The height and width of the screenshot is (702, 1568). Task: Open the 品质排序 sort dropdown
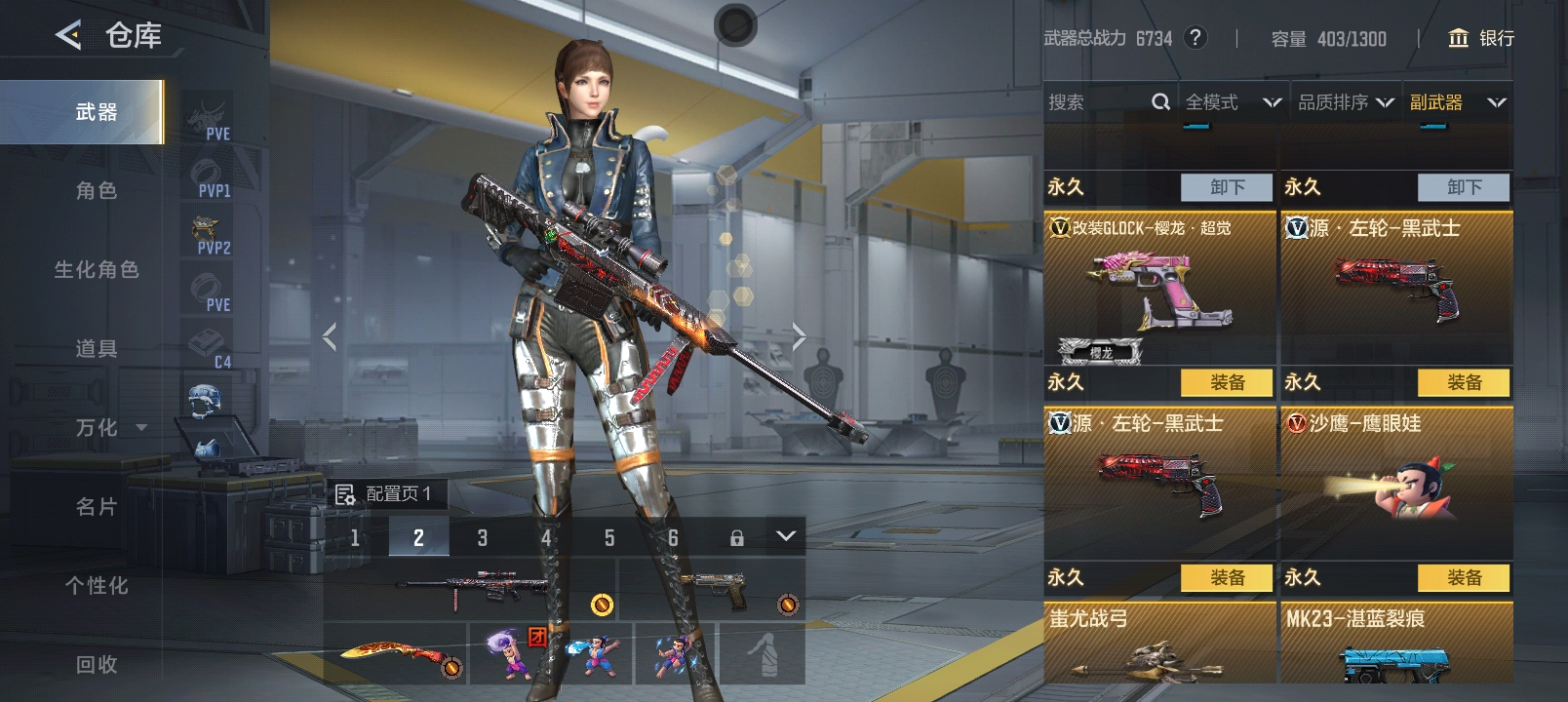tap(1345, 102)
